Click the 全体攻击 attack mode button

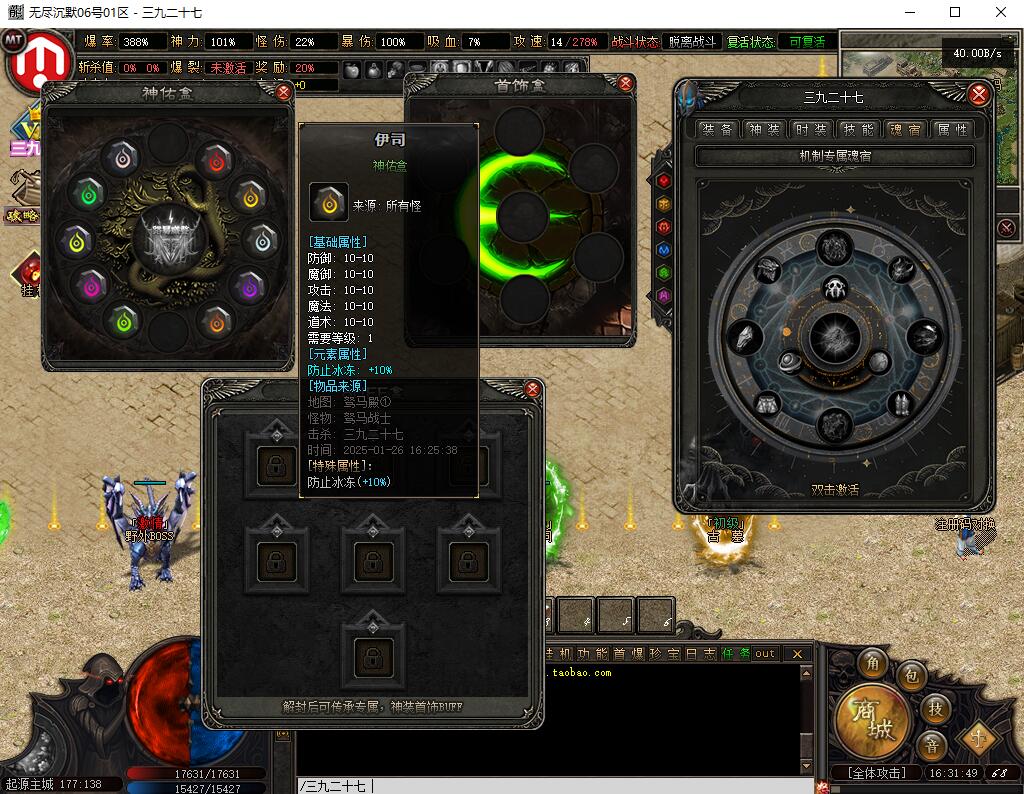(x=876, y=773)
